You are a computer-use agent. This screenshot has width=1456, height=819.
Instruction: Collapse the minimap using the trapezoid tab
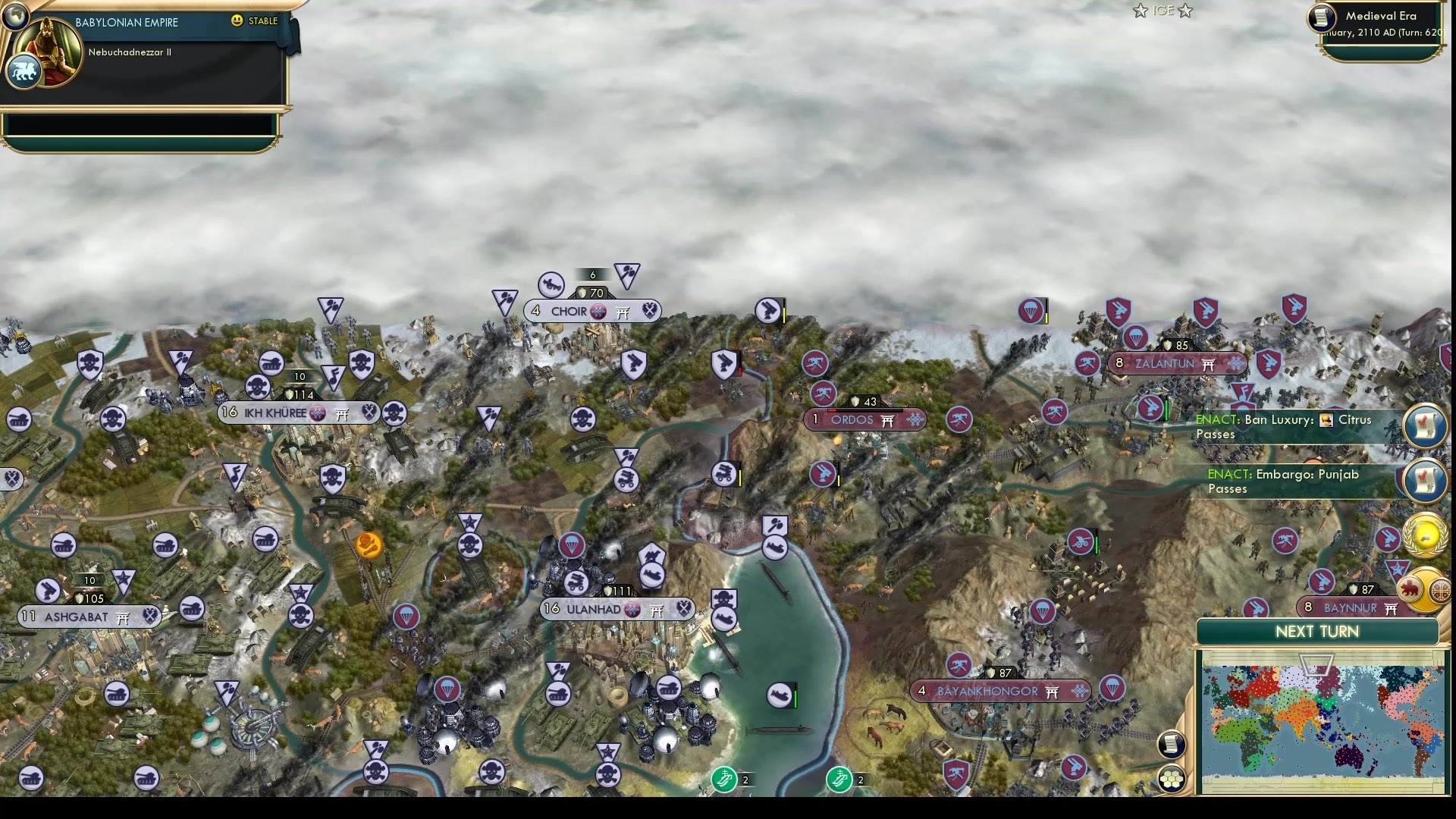(x=1317, y=664)
